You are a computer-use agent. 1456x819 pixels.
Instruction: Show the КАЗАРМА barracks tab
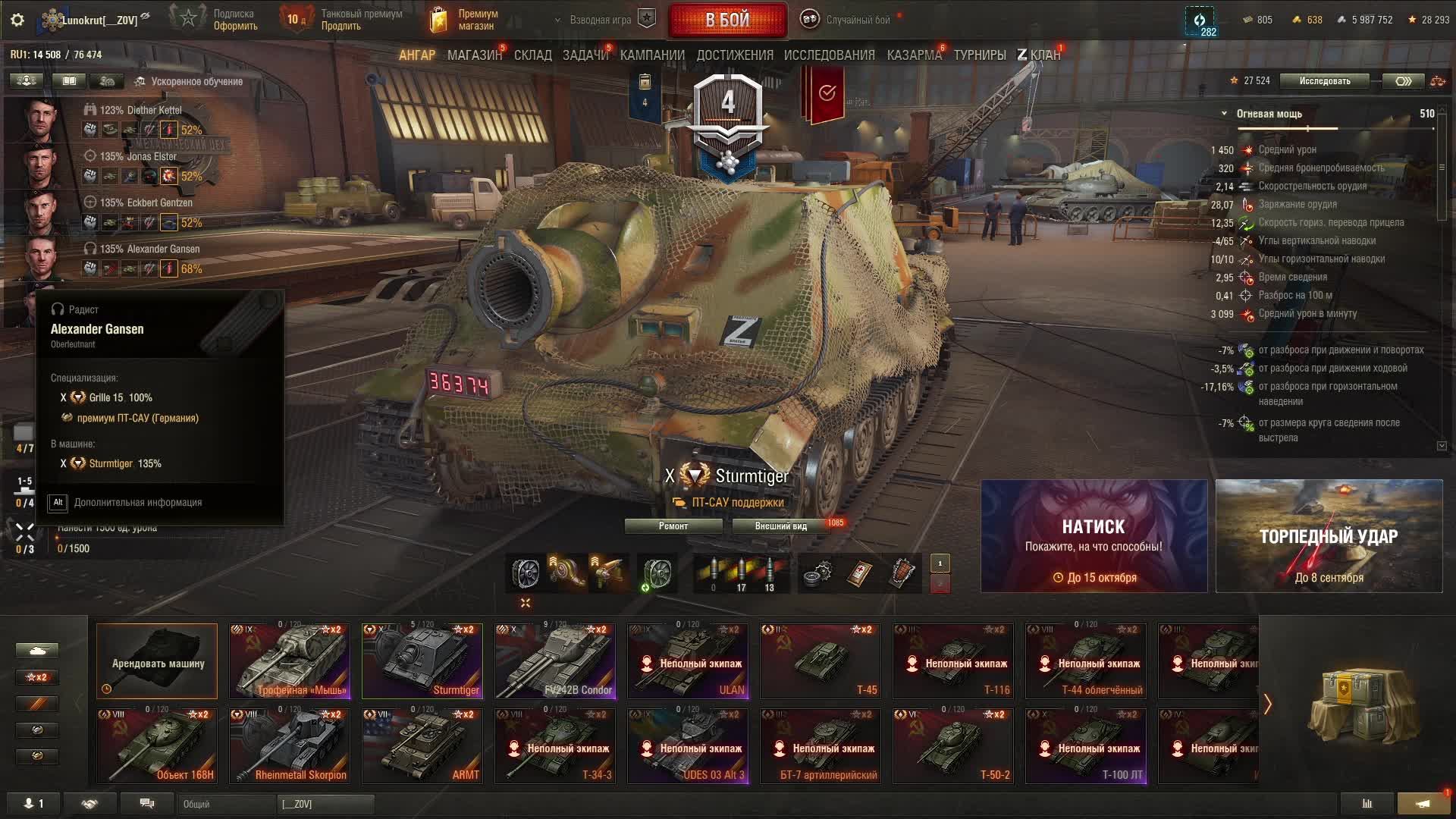[x=914, y=55]
